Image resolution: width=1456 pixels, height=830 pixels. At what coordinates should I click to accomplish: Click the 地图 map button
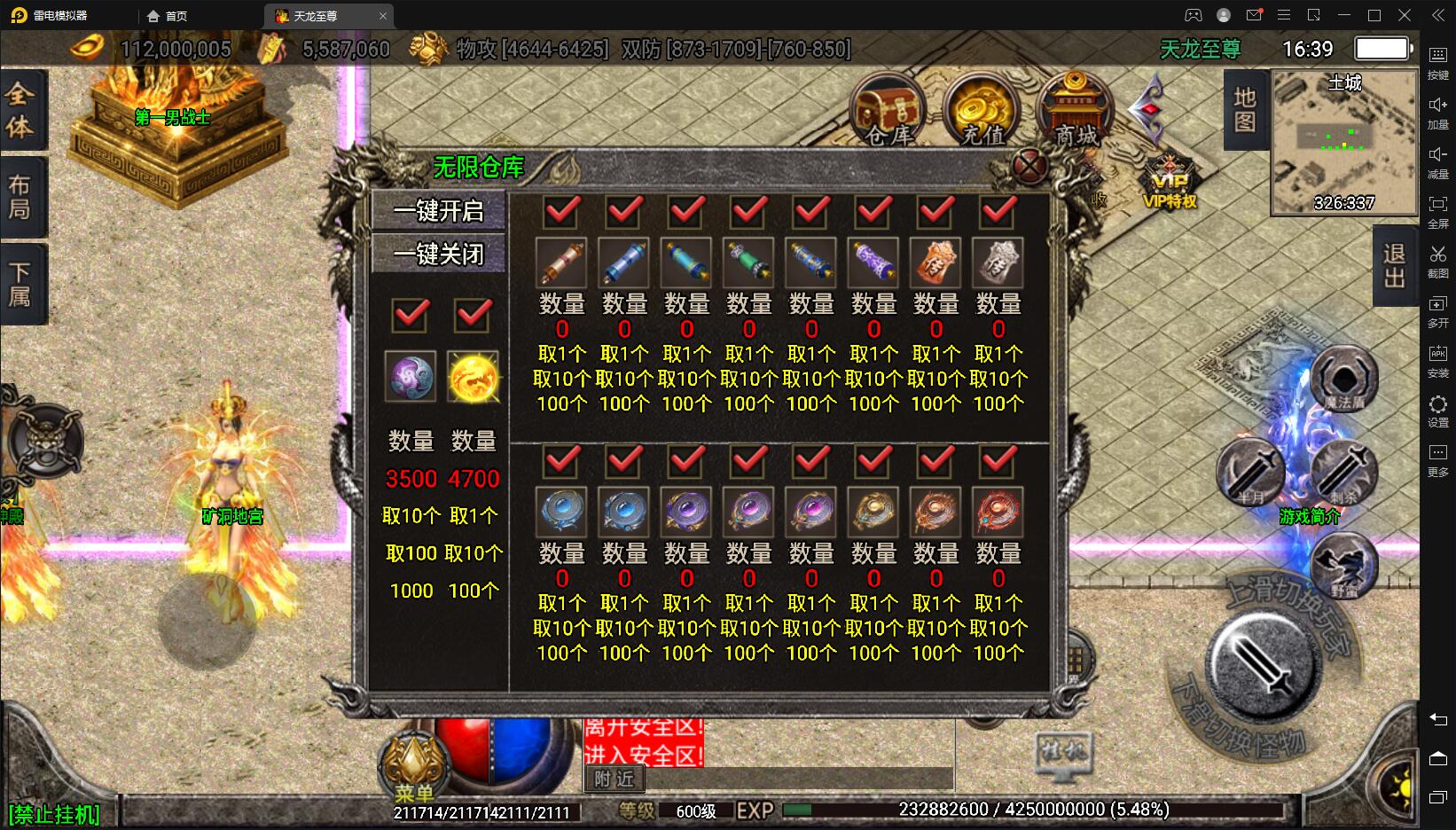coord(1244,109)
